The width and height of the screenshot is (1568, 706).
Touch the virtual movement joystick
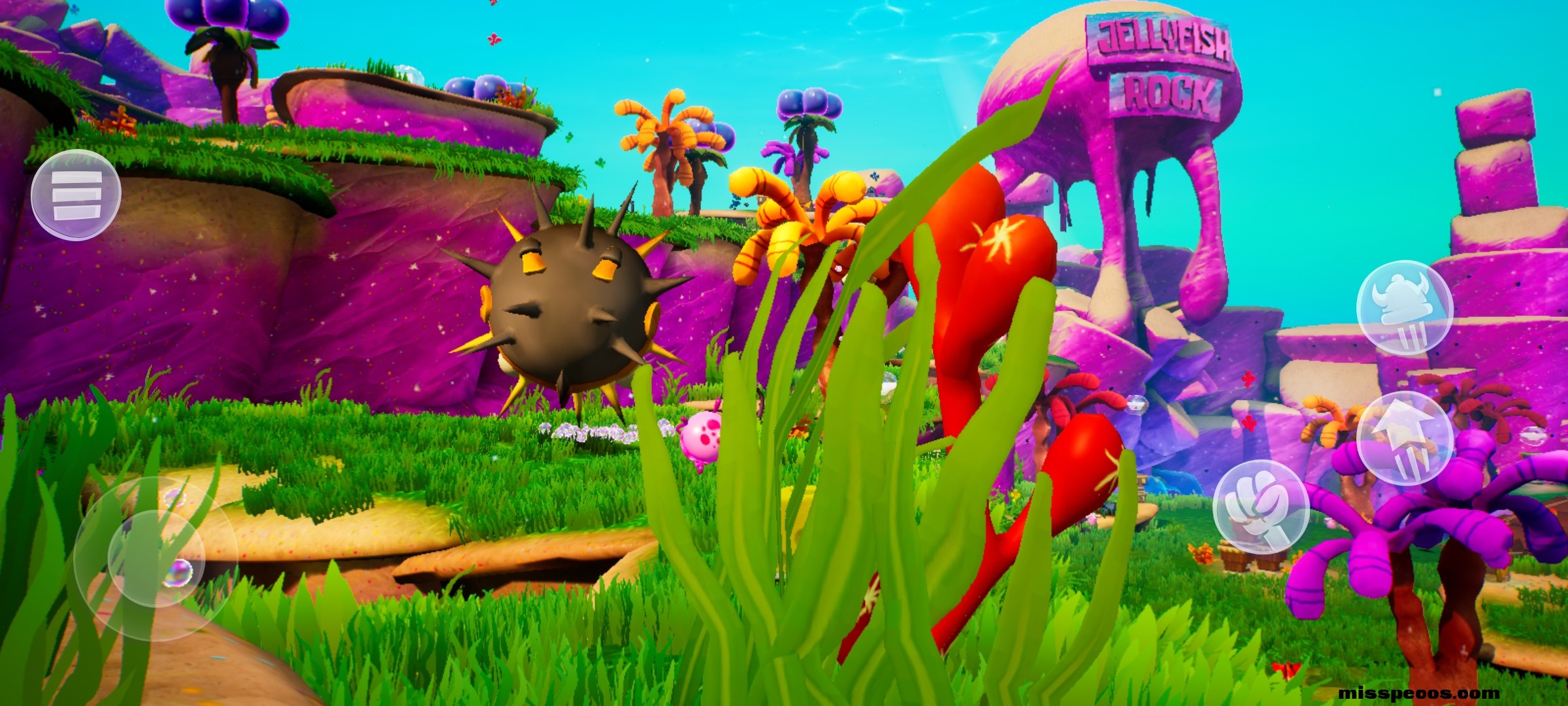point(155,558)
